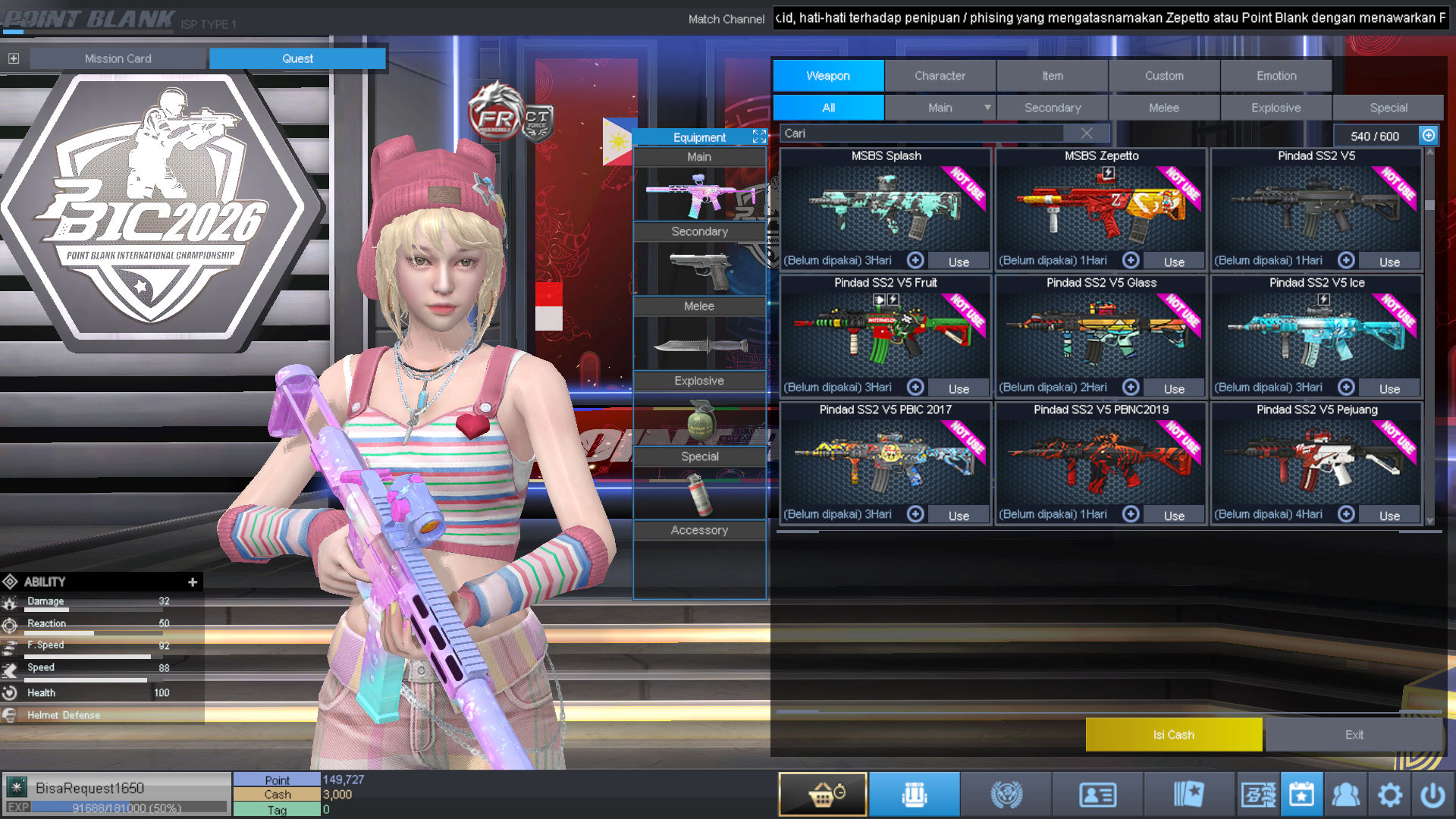Use the Pindad SS2 V5 Pejuang
Image resolution: width=1456 pixels, height=819 pixels.
[x=1389, y=516]
